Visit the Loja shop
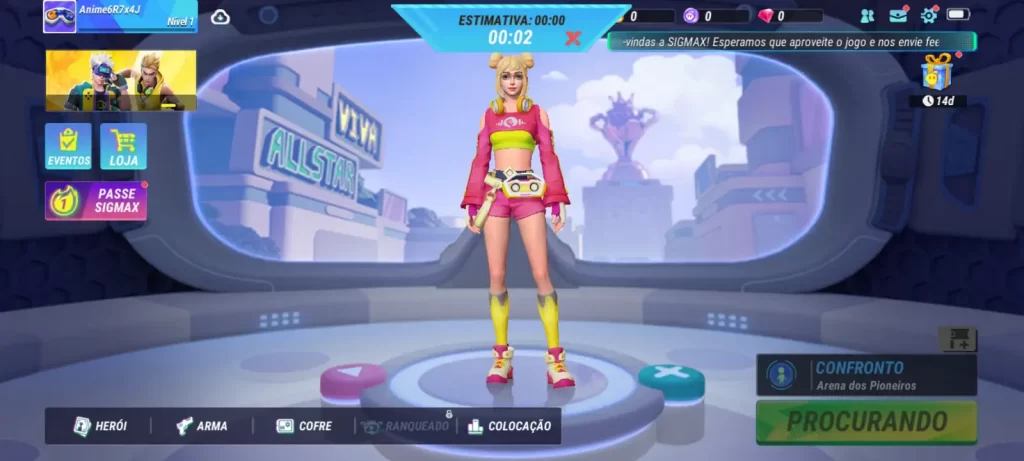This screenshot has width=1024, height=461. coord(123,146)
